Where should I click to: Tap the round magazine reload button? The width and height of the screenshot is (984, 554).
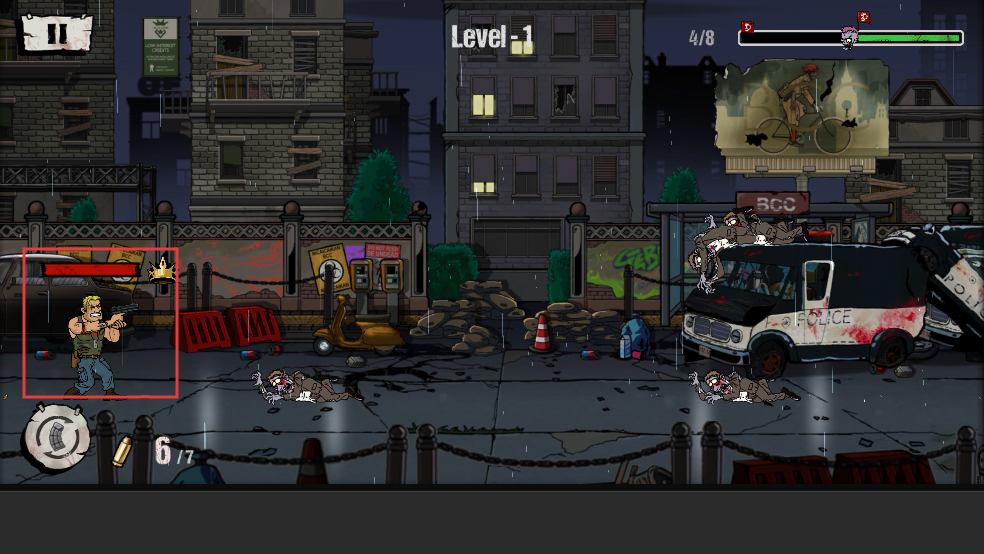point(57,437)
